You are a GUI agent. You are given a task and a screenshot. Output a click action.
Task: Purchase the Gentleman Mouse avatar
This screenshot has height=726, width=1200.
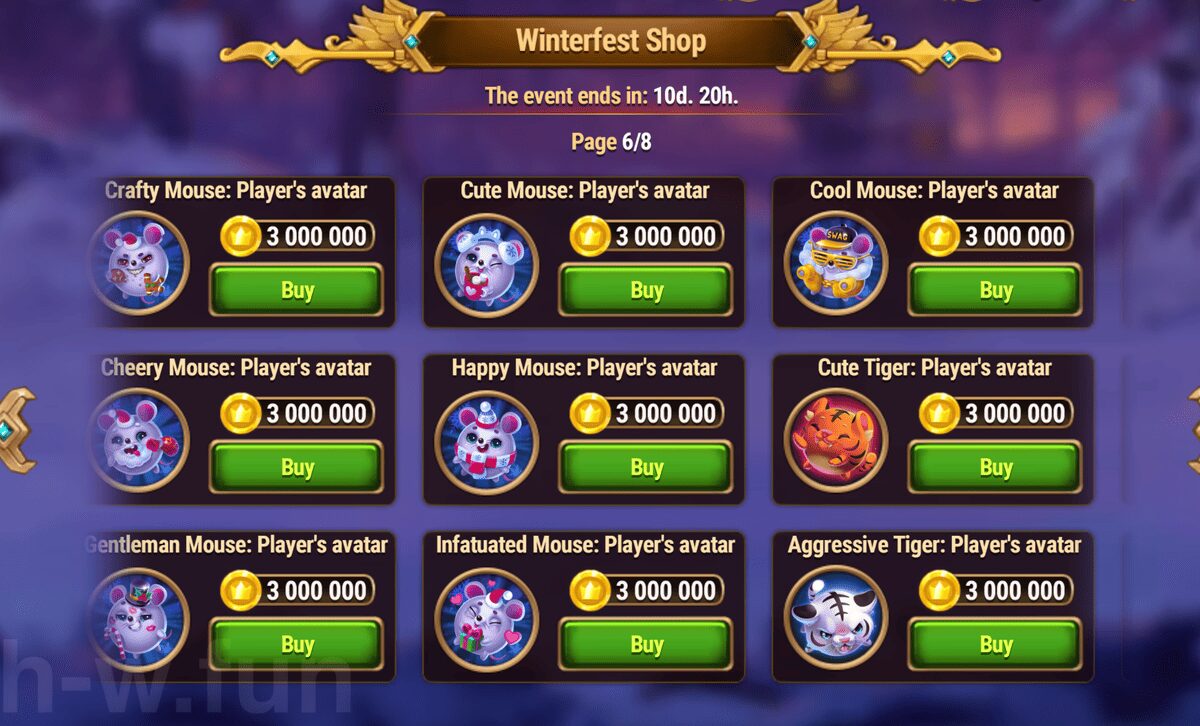296,645
